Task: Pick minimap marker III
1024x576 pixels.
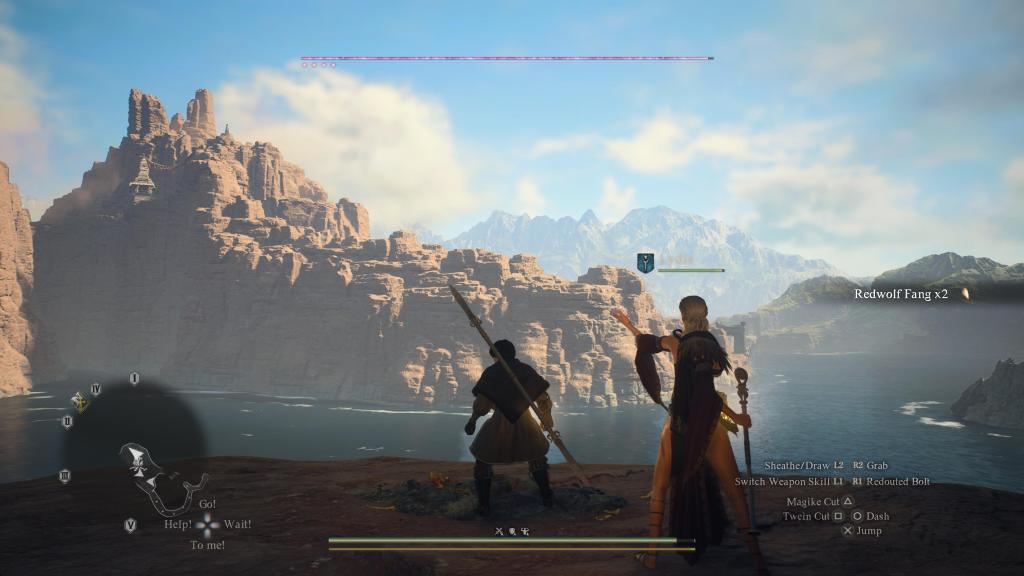Action: point(65,476)
